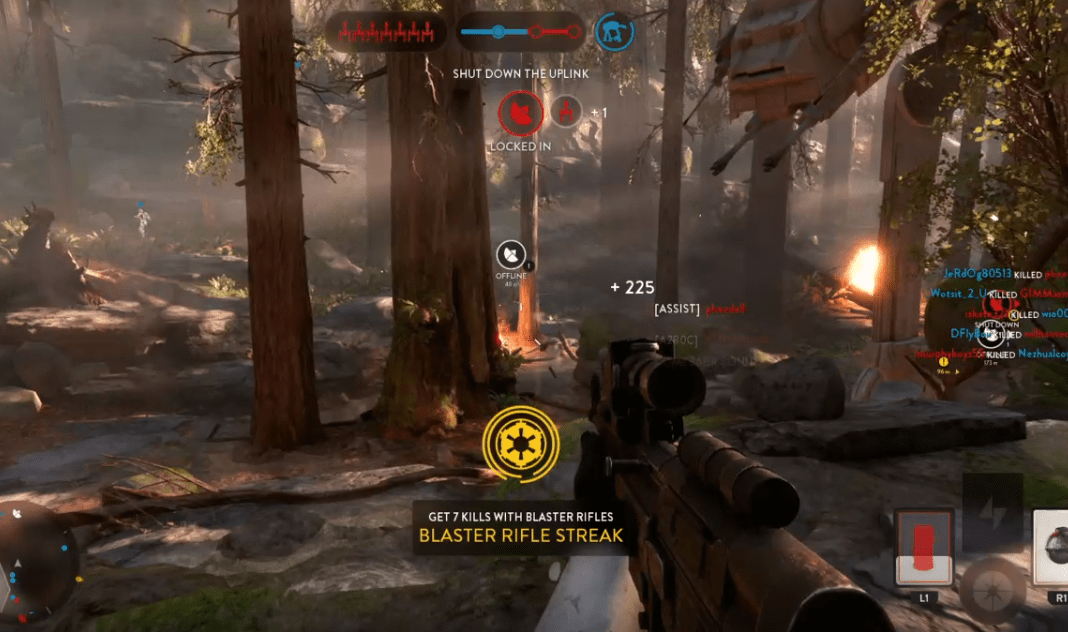The width and height of the screenshot is (1068, 632).
Task: Click the round crosshair weapon indicator
Action: 993,590
